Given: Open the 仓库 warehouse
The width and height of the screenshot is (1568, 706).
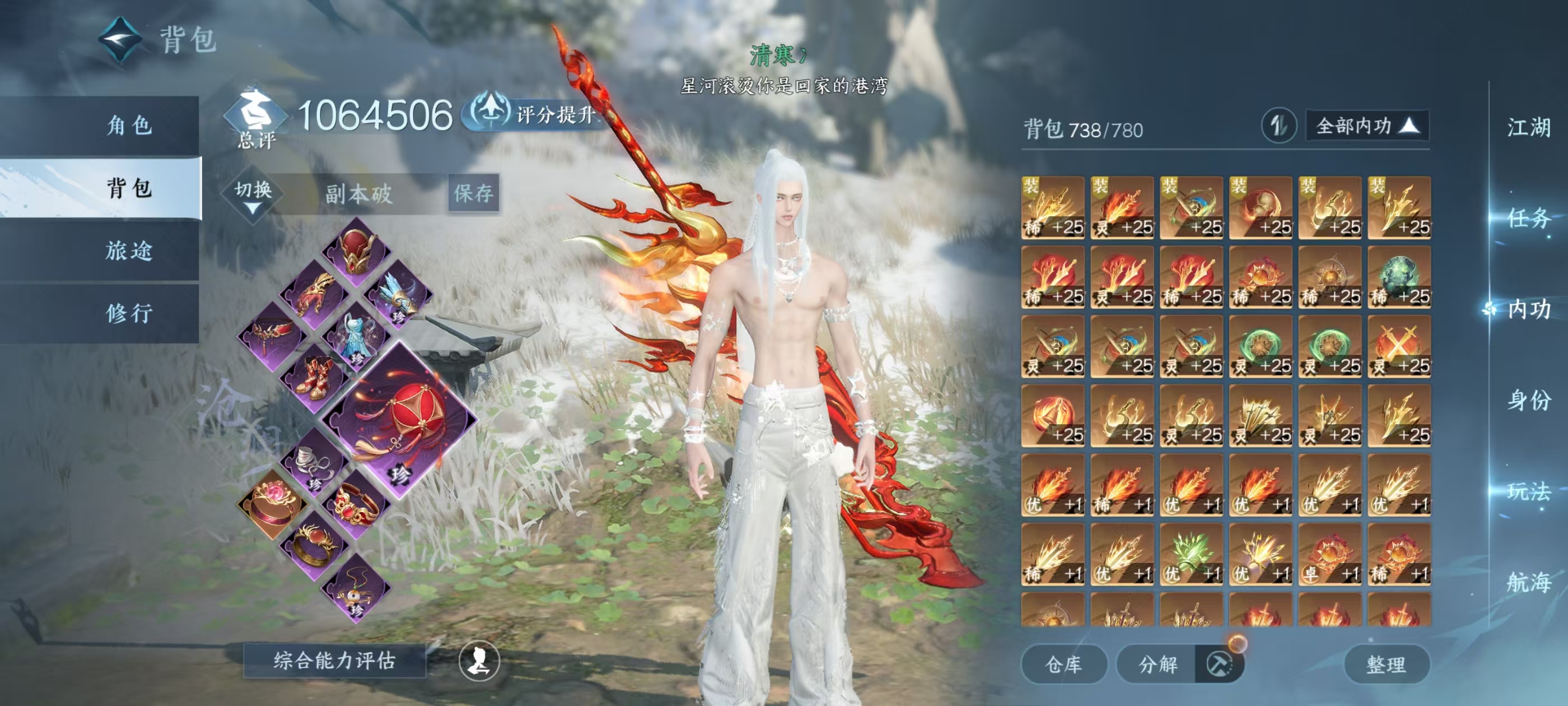Looking at the screenshot, I should 1063,664.
